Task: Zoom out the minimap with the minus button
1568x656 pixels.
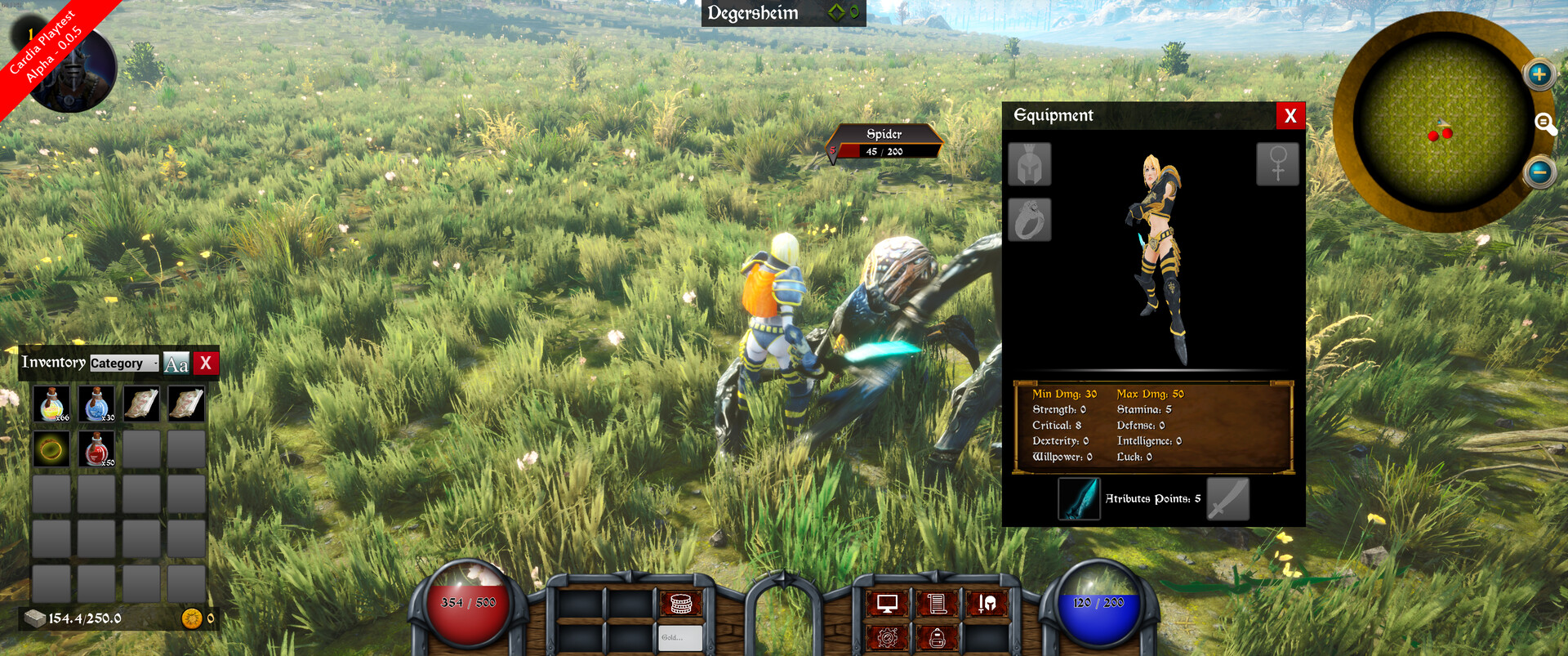Action: click(1540, 172)
